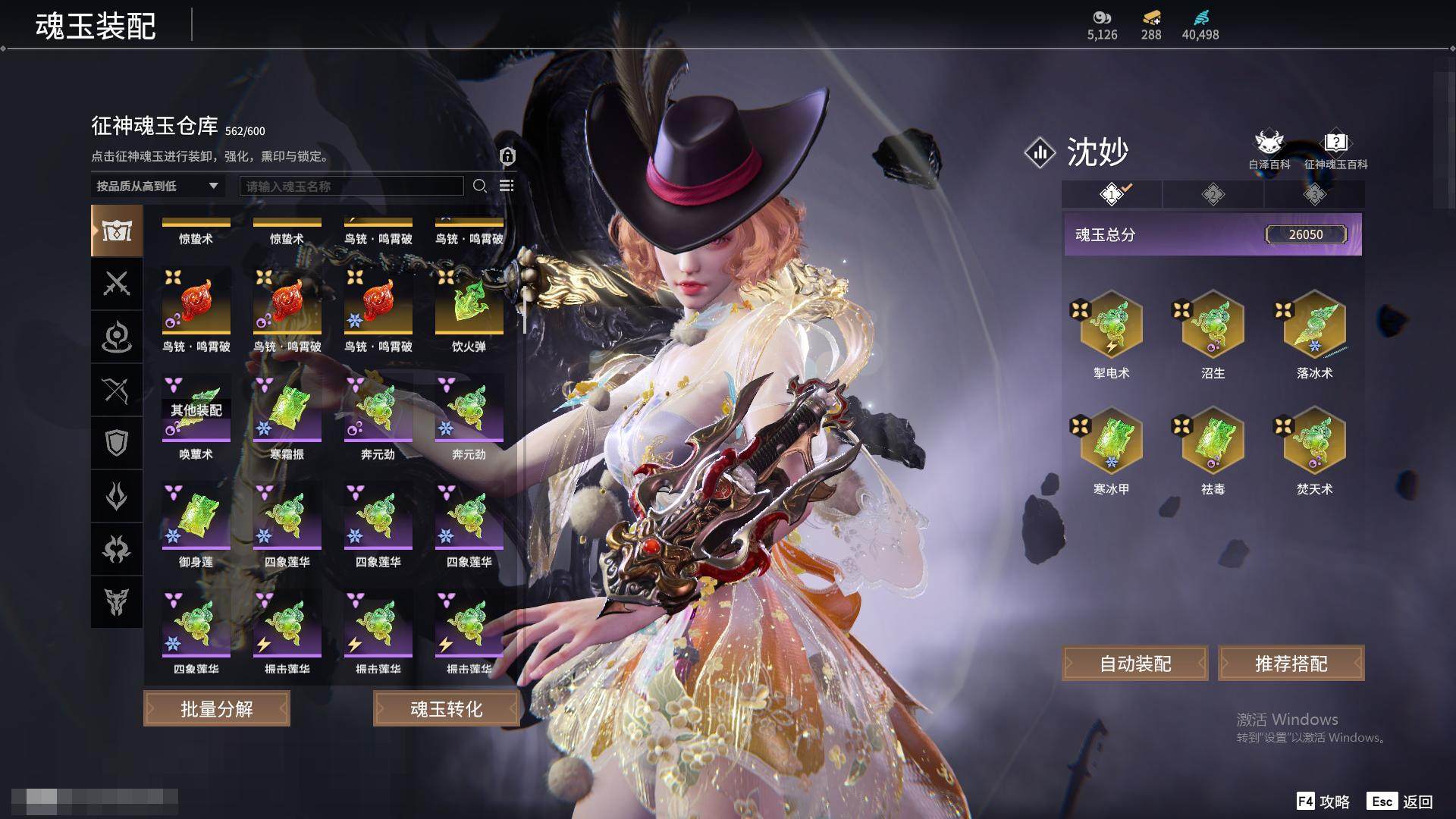Screen dimensions: 1456x819
Task: Activate 自动装配 auto-equip
Action: tap(1135, 664)
